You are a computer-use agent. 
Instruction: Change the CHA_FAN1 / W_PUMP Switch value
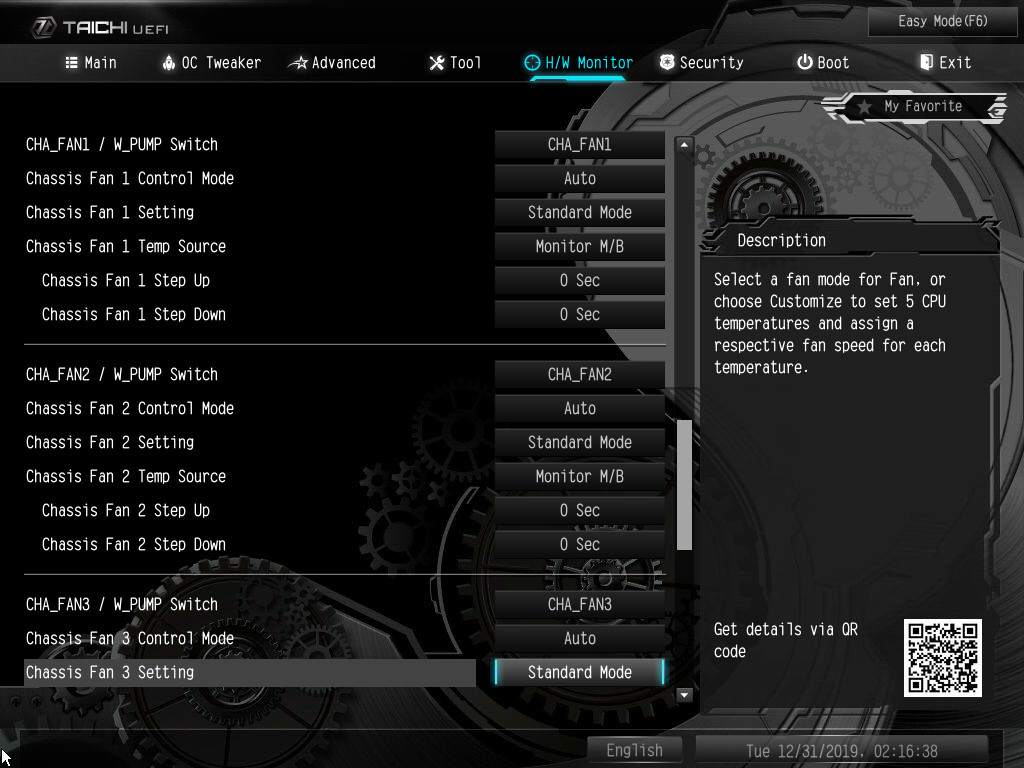(580, 144)
